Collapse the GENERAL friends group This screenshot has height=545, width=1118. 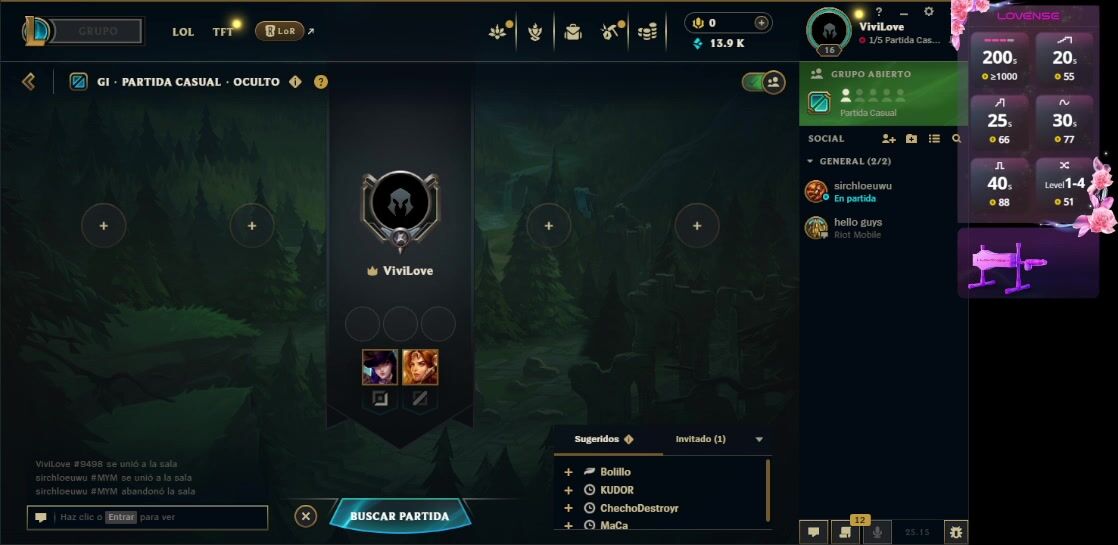click(x=810, y=161)
